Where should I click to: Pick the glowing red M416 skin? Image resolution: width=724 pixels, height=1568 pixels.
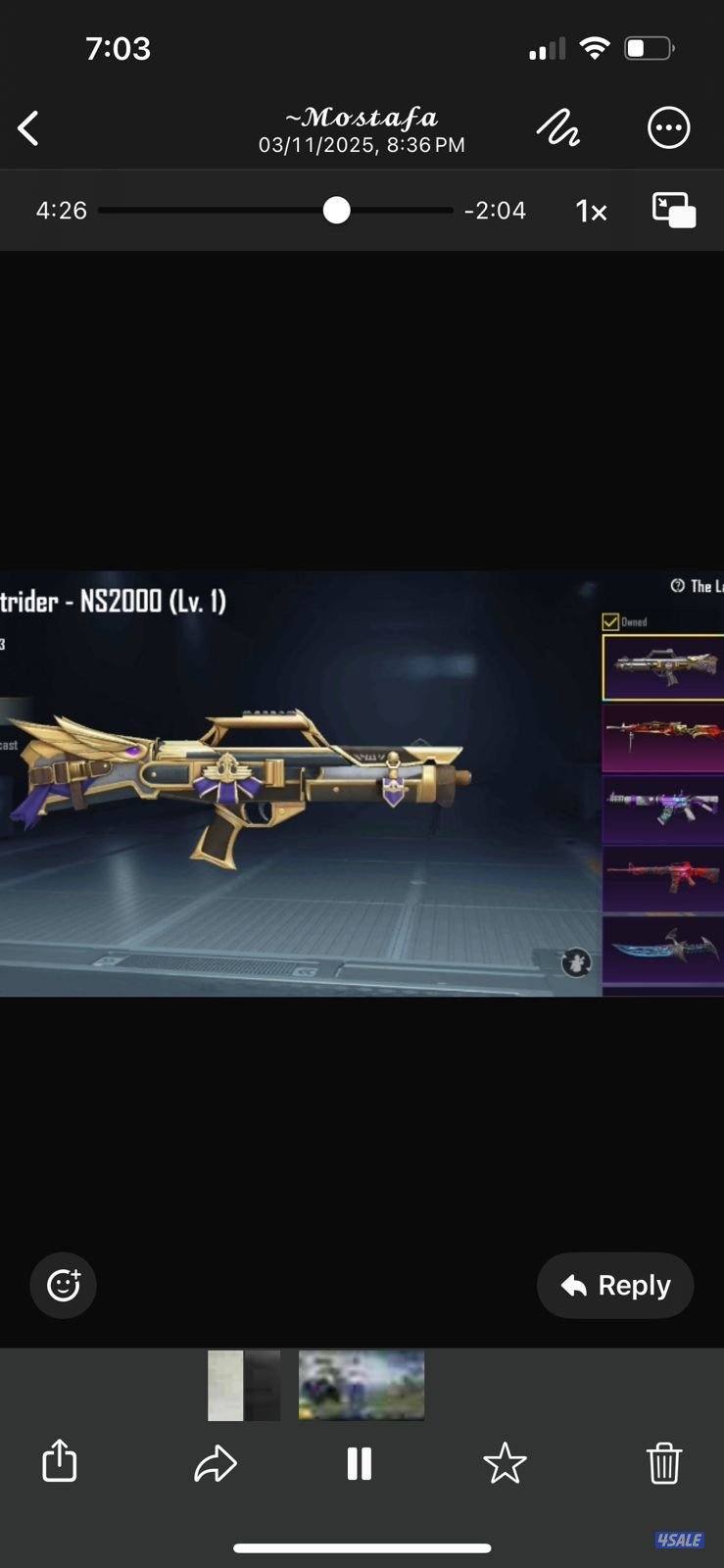coord(663,879)
